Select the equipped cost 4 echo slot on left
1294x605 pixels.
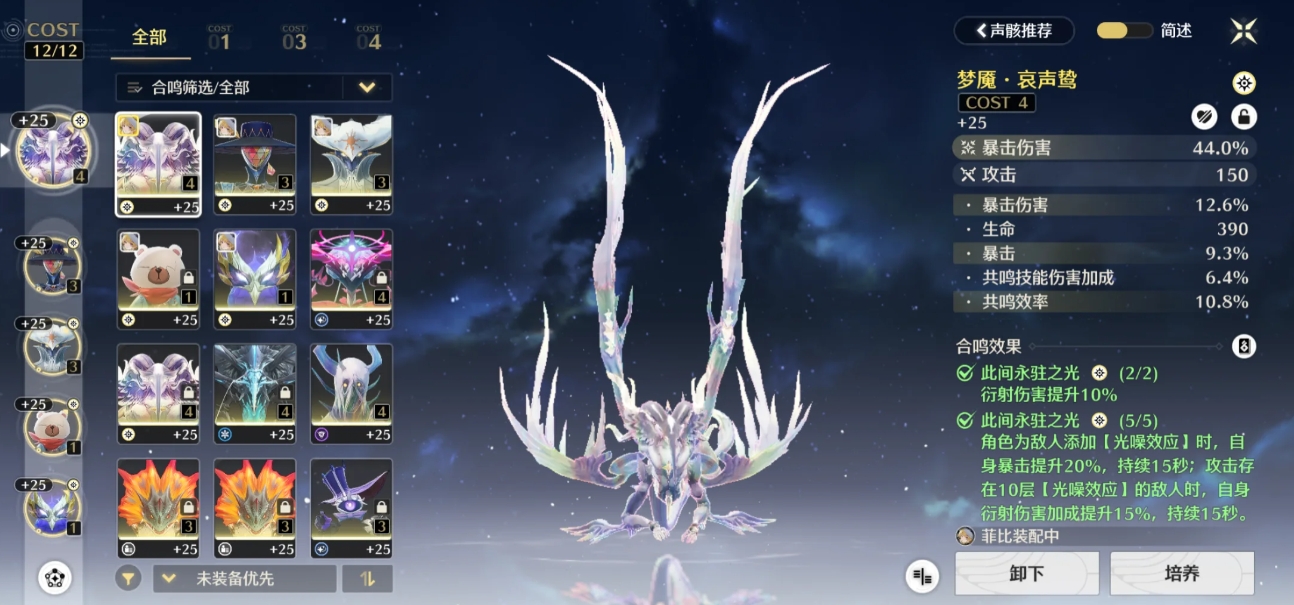click(x=52, y=150)
